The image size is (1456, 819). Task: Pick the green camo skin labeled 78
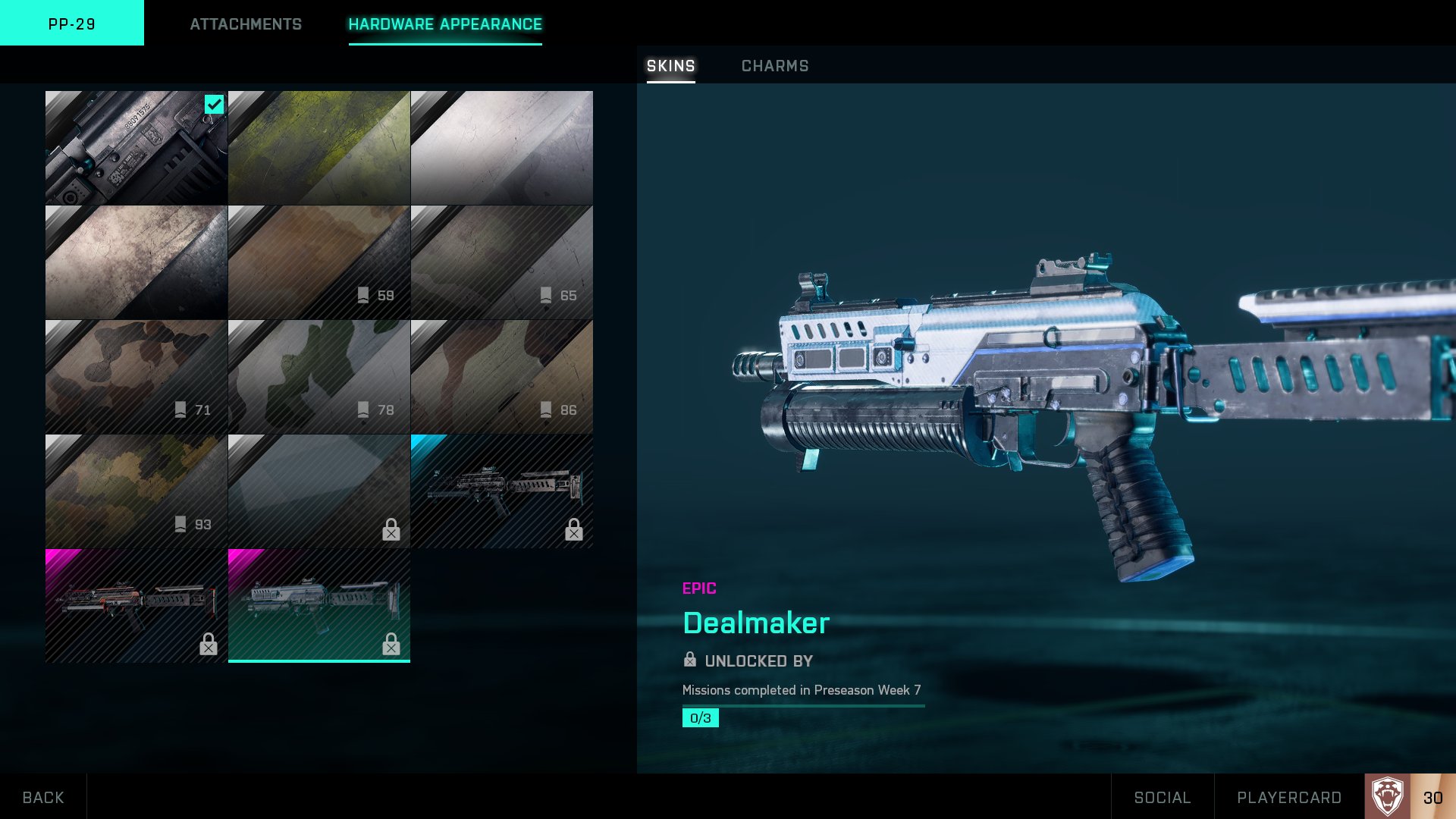(x=319, y=377)
